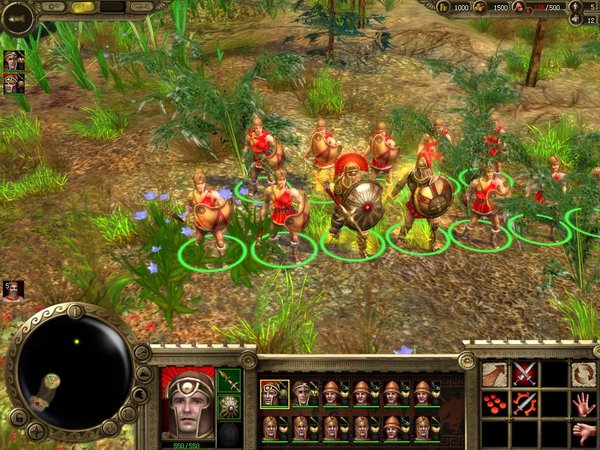Choose the thumbs-down command icon

tap(583, 433)
